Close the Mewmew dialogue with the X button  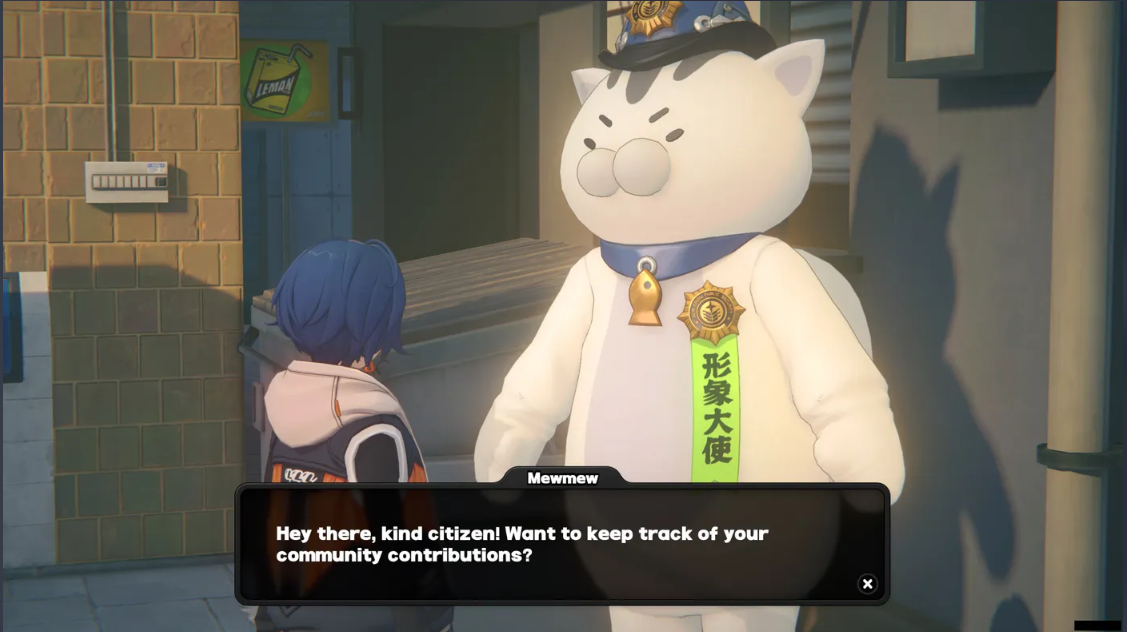coord(867,584)
